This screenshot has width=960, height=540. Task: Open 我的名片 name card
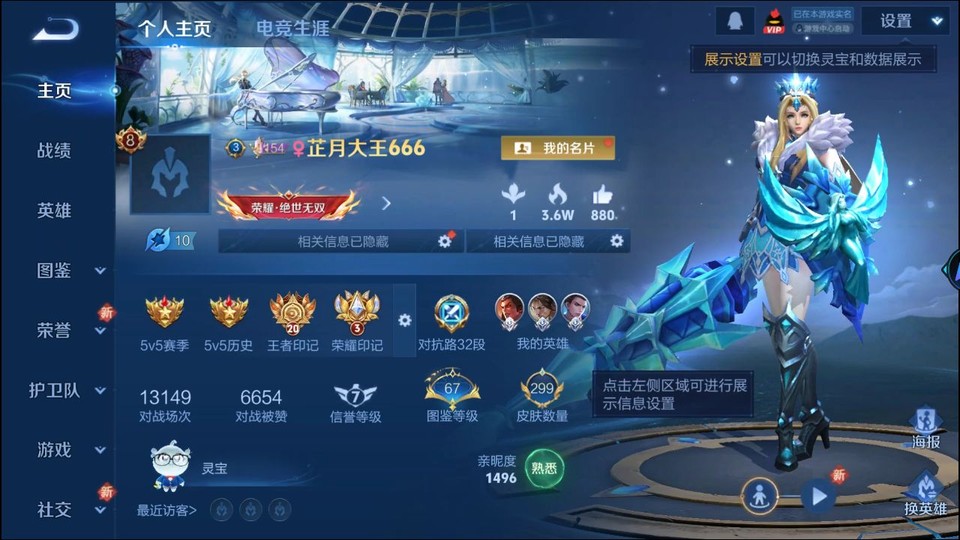(557, 148)
